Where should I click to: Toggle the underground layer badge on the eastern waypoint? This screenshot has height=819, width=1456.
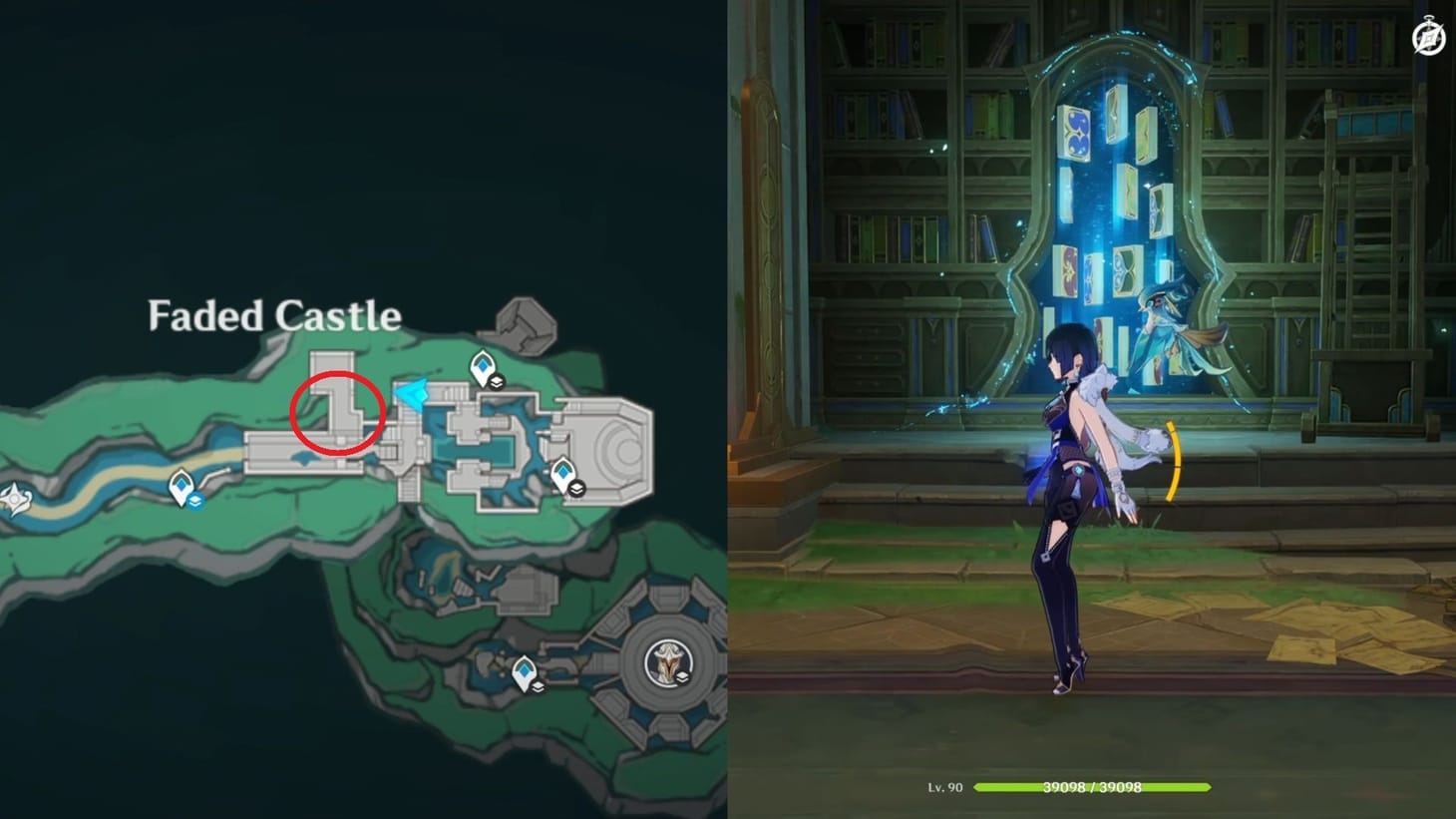coord(578,488)
